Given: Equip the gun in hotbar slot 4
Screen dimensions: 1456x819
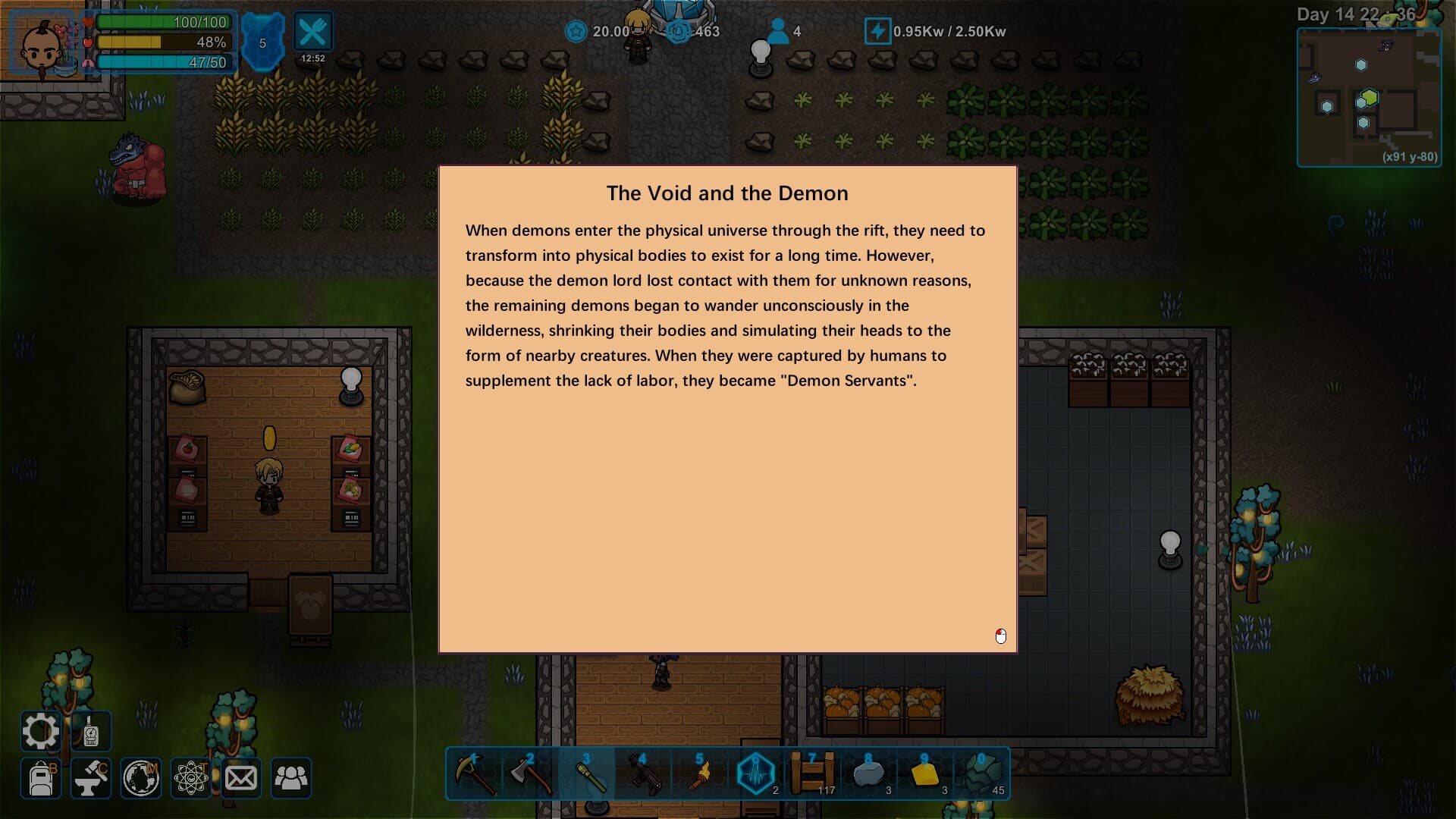Looking at the screenshot, I should [642, 773].
